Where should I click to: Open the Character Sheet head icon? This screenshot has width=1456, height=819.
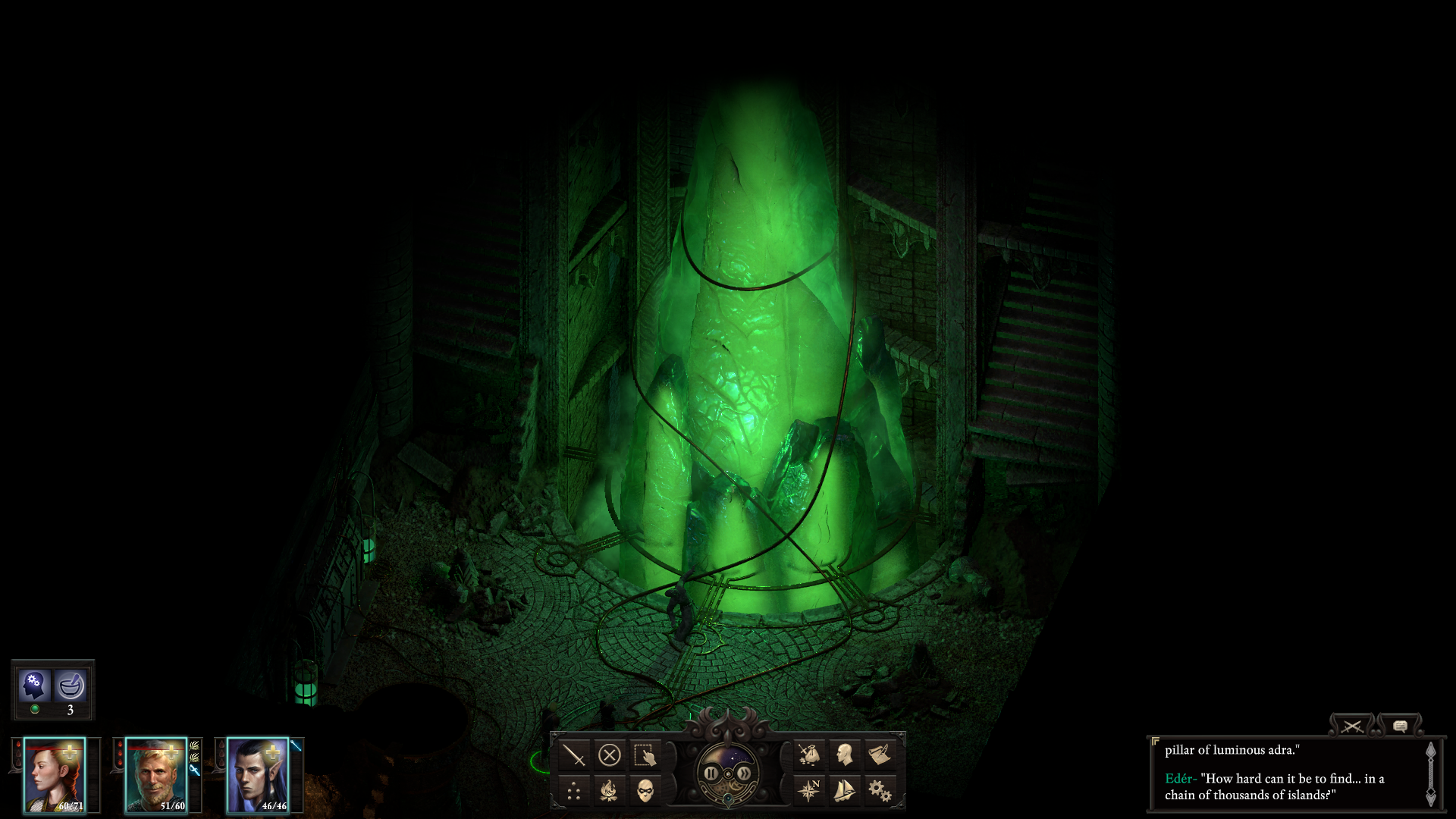pos(843,756)
